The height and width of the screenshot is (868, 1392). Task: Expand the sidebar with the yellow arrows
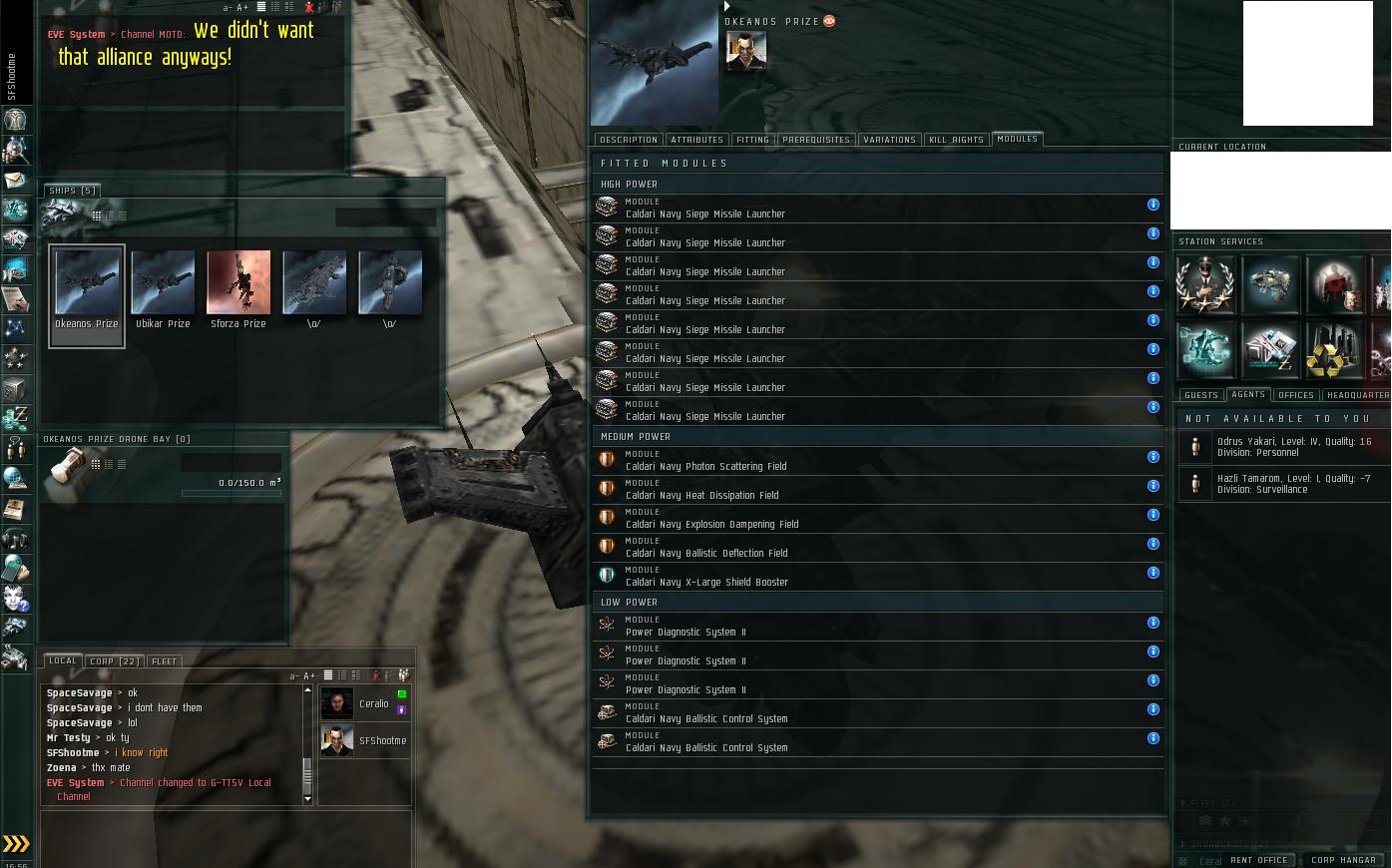tap(16, 844)
